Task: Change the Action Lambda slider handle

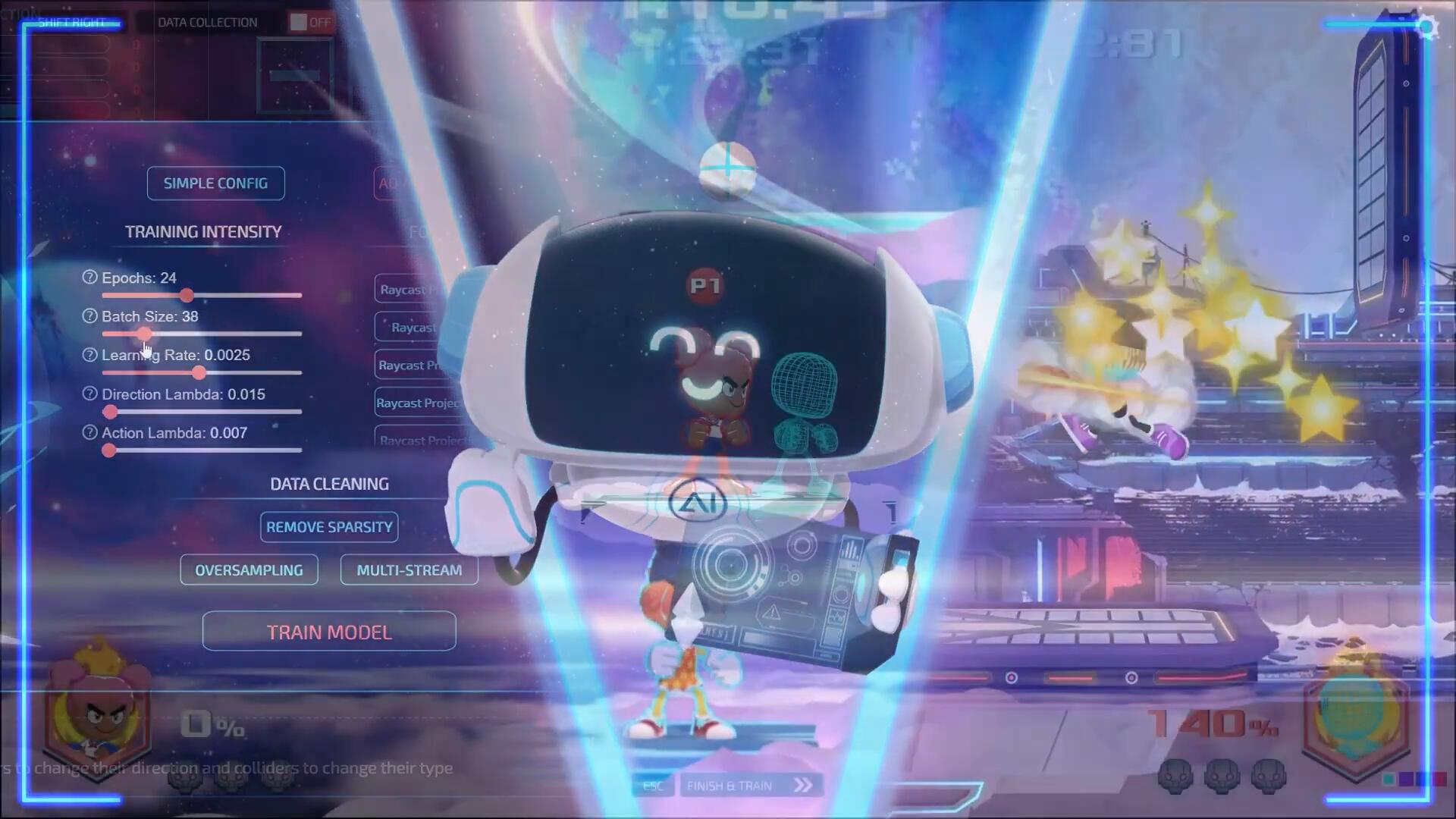Action: coord(109,450)
